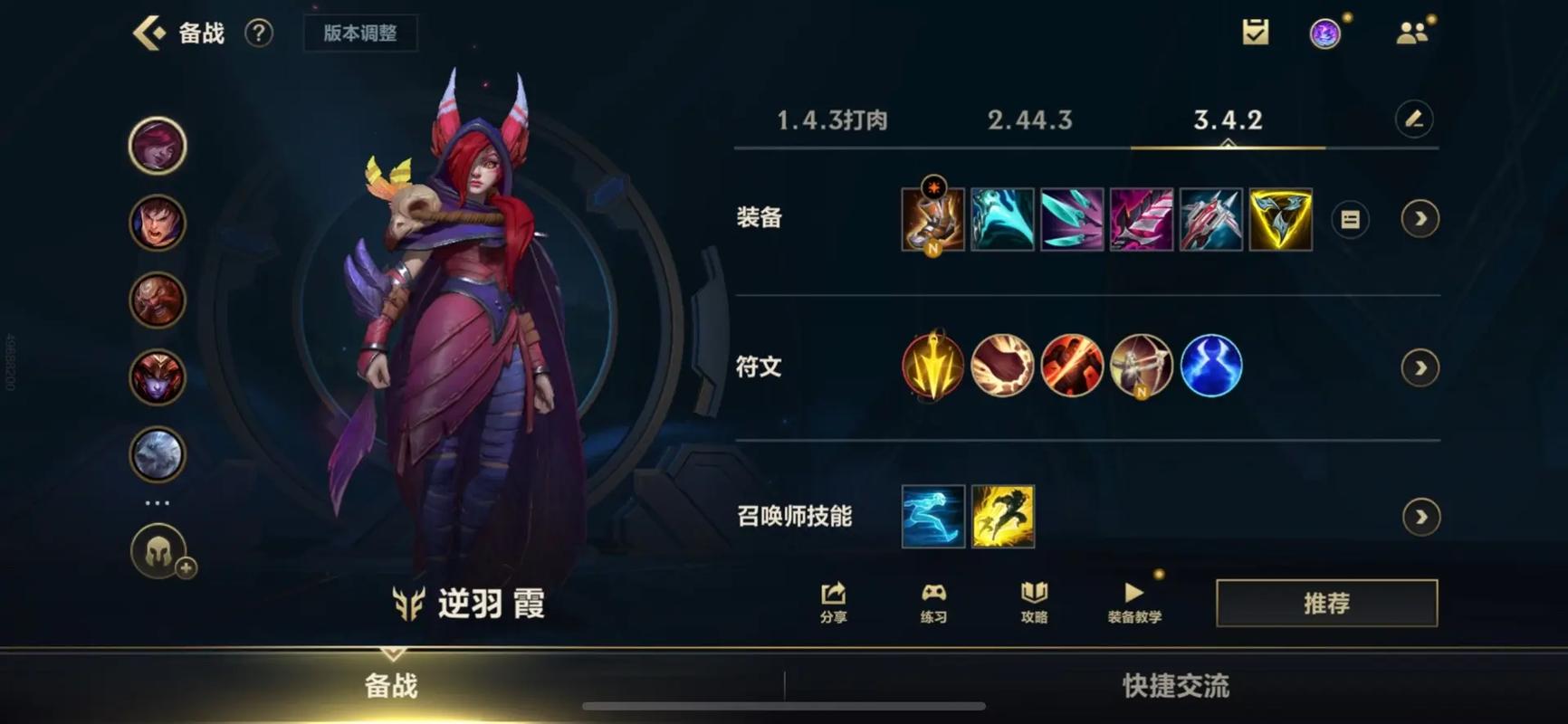Select the Flash summoner spell icon
Image resolution: width=1568 pixels, height=724 pixels.
pos(1002,516)
